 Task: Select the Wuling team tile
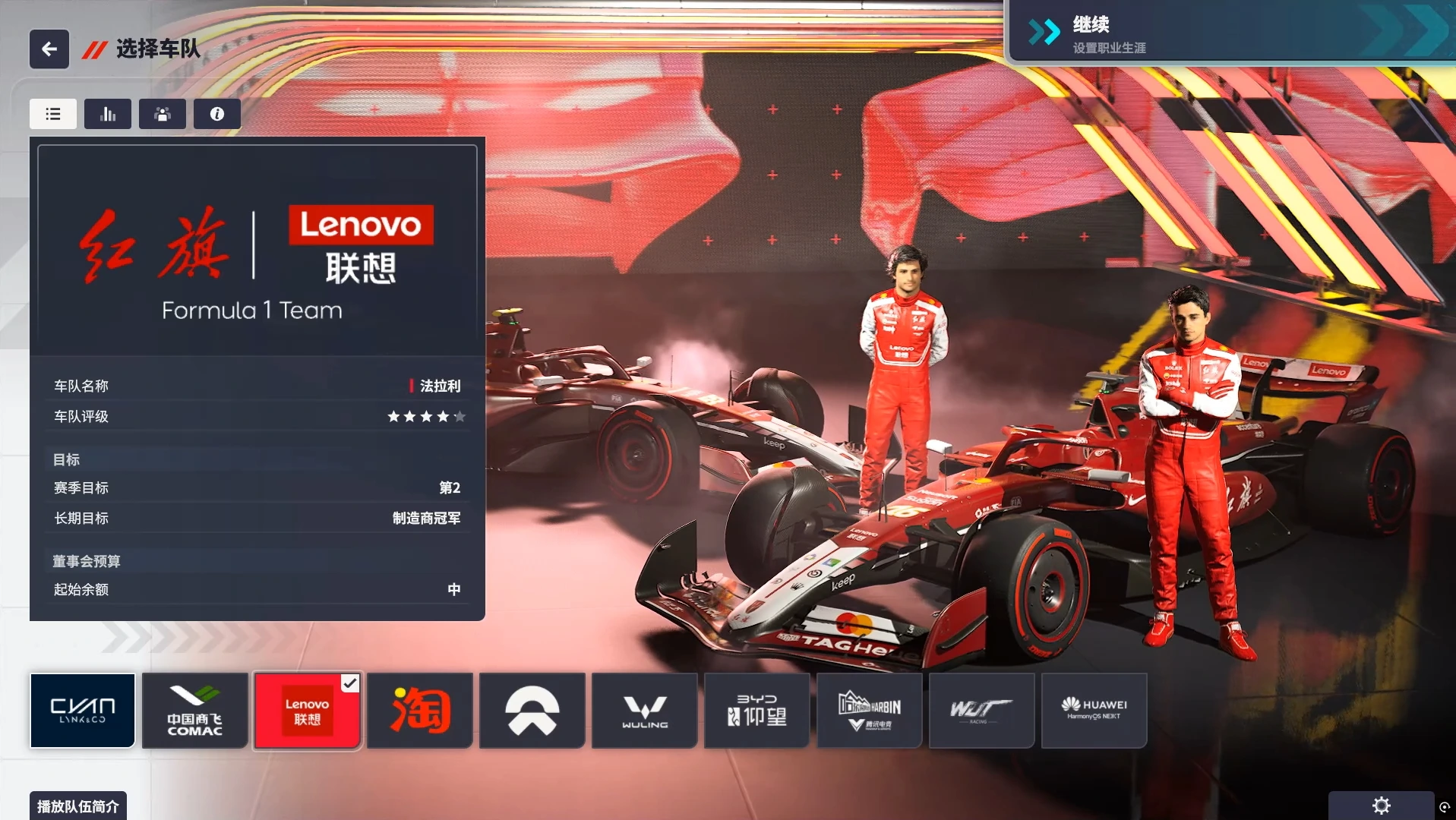645,711
